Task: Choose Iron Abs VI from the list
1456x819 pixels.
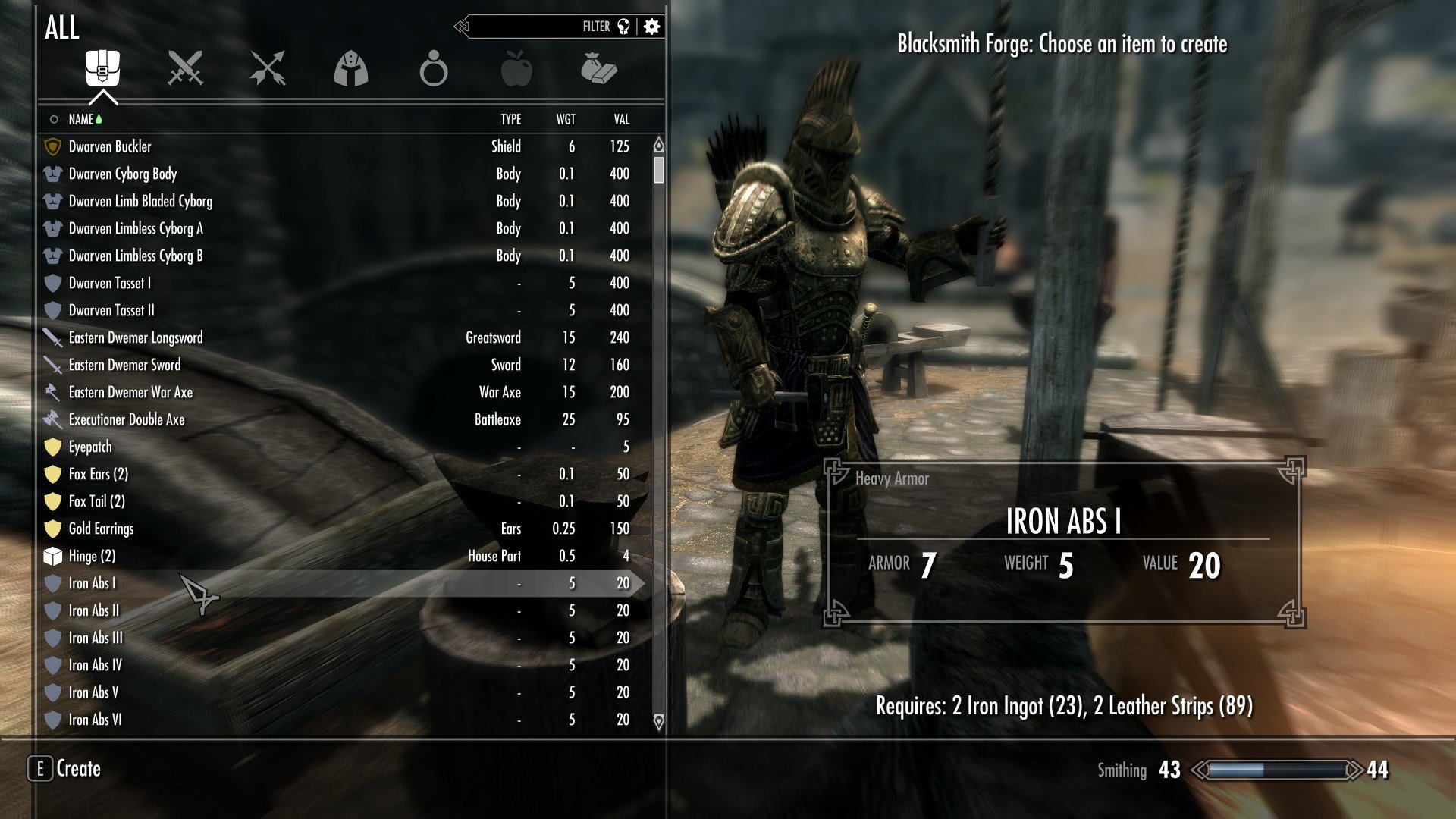Action: 95,720
